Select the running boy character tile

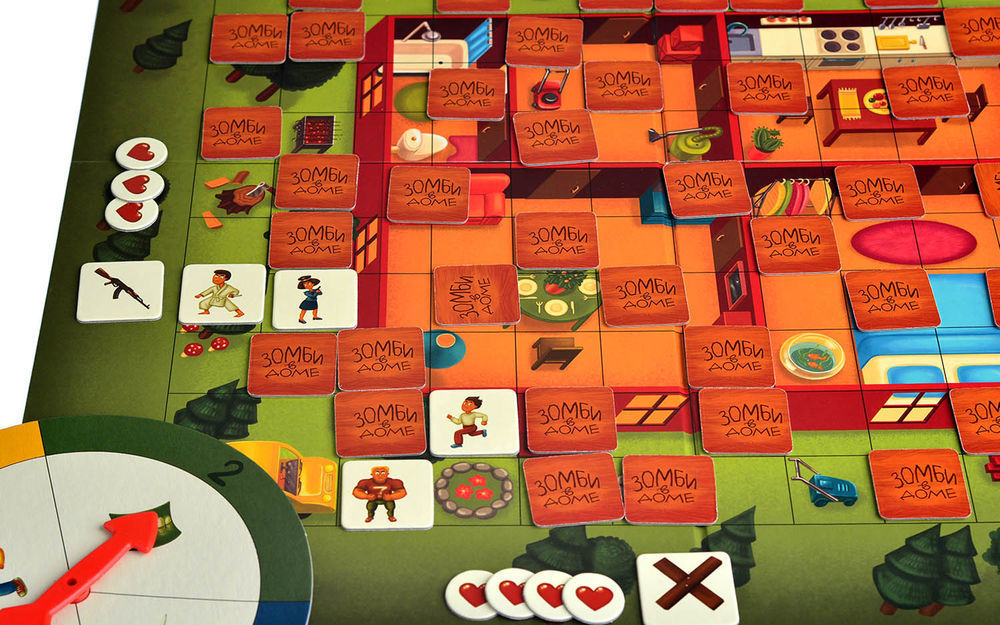[x=473, y=421]
